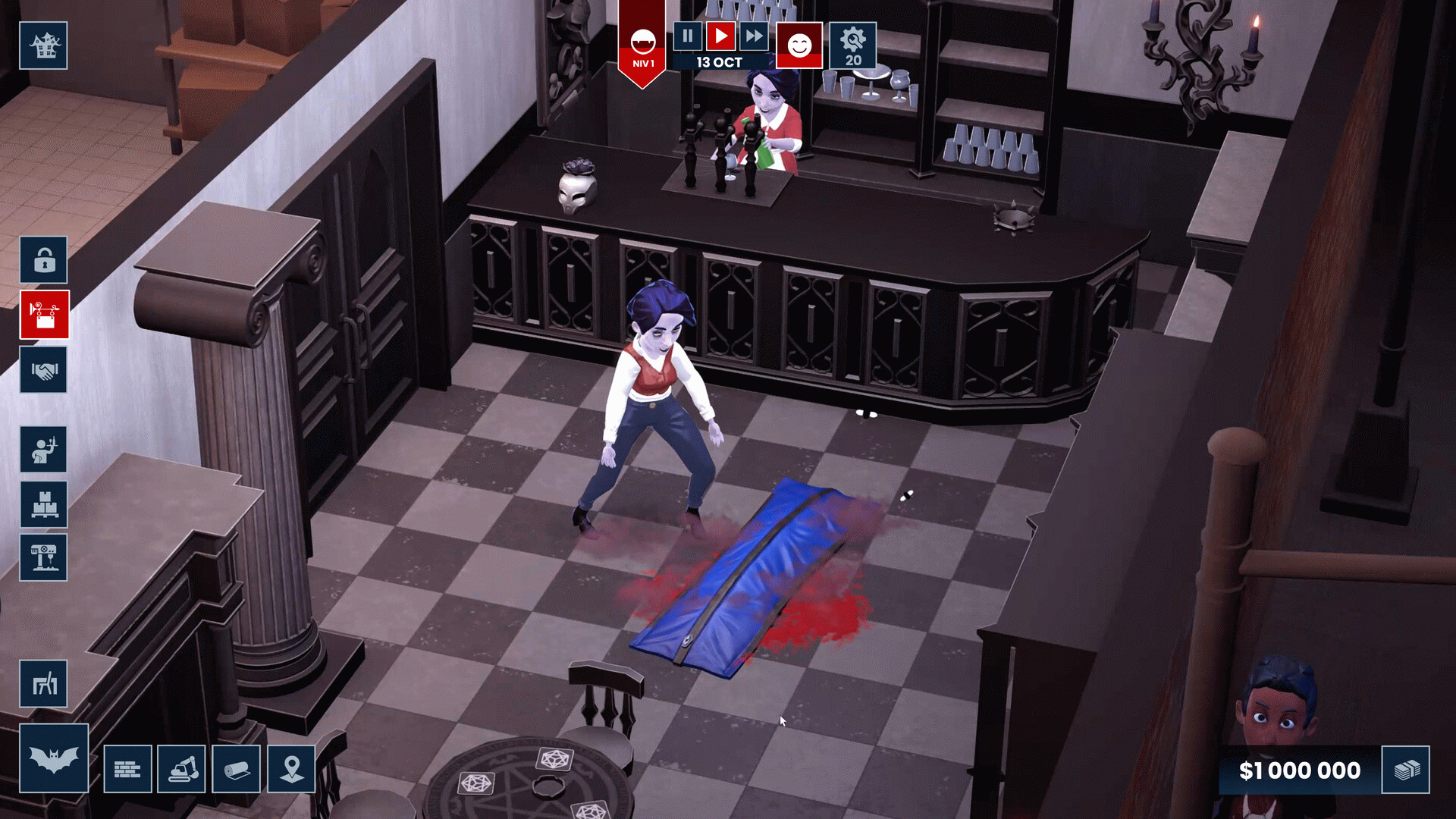
Task: Select the red highlighted hanging sign button
Action: tap(44, 315)
